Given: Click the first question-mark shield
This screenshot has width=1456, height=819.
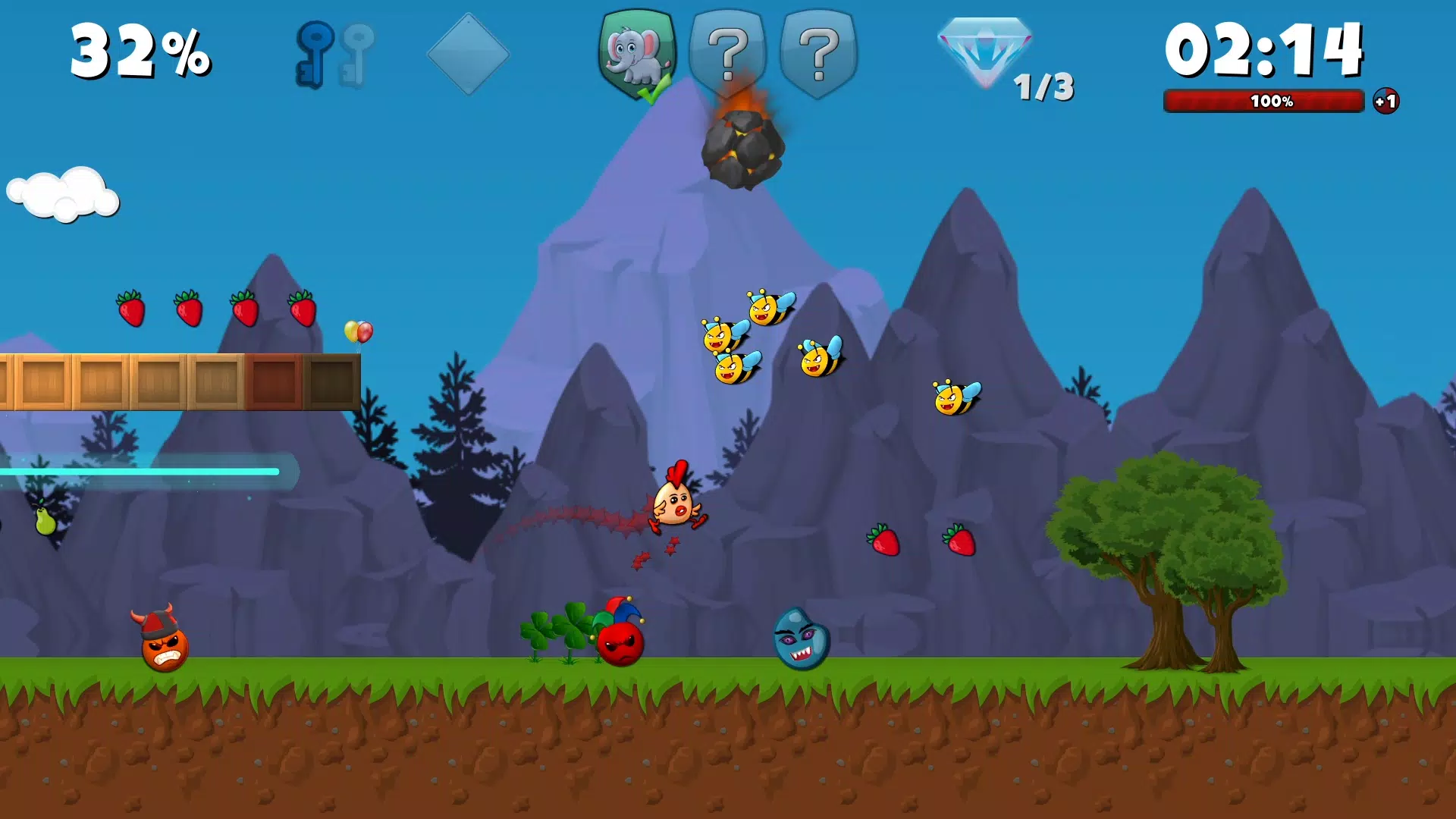Looking at the screenshot, I should [x=726, y=53].
